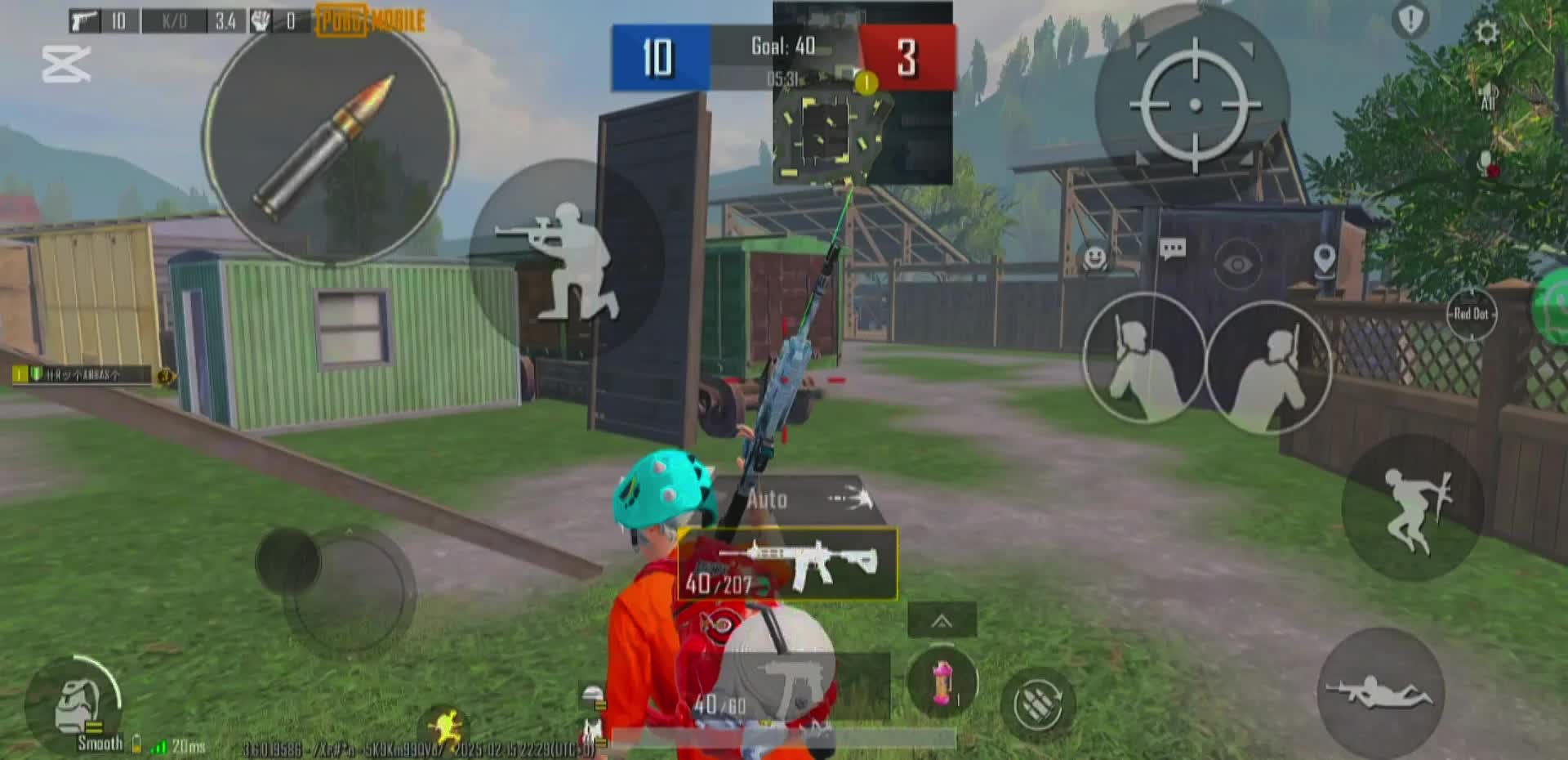Reload using the bullets reload button

tap(1037, 704)
